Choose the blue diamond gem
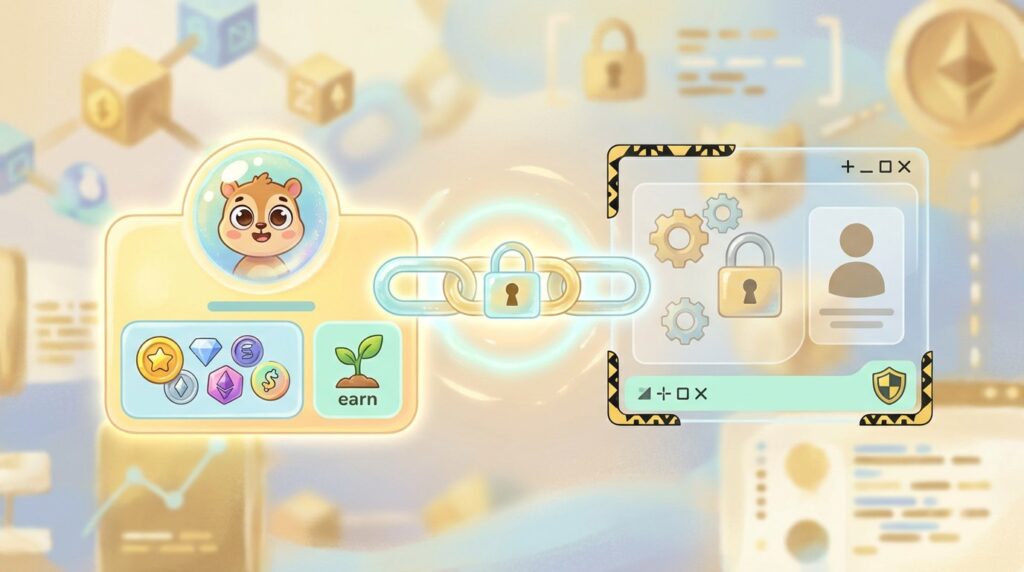 [204, 349]
